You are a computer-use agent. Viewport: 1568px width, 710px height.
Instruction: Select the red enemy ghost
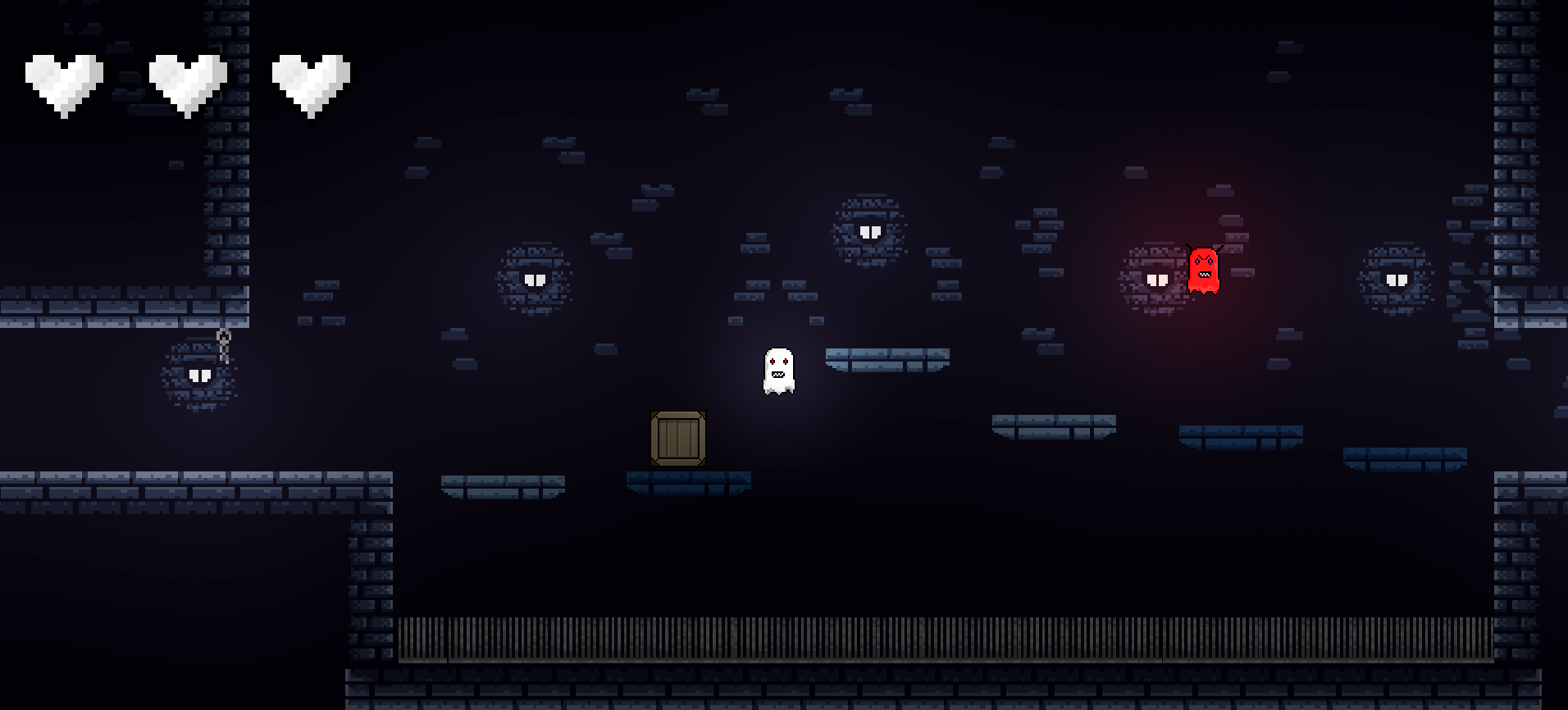[1202, 271]
